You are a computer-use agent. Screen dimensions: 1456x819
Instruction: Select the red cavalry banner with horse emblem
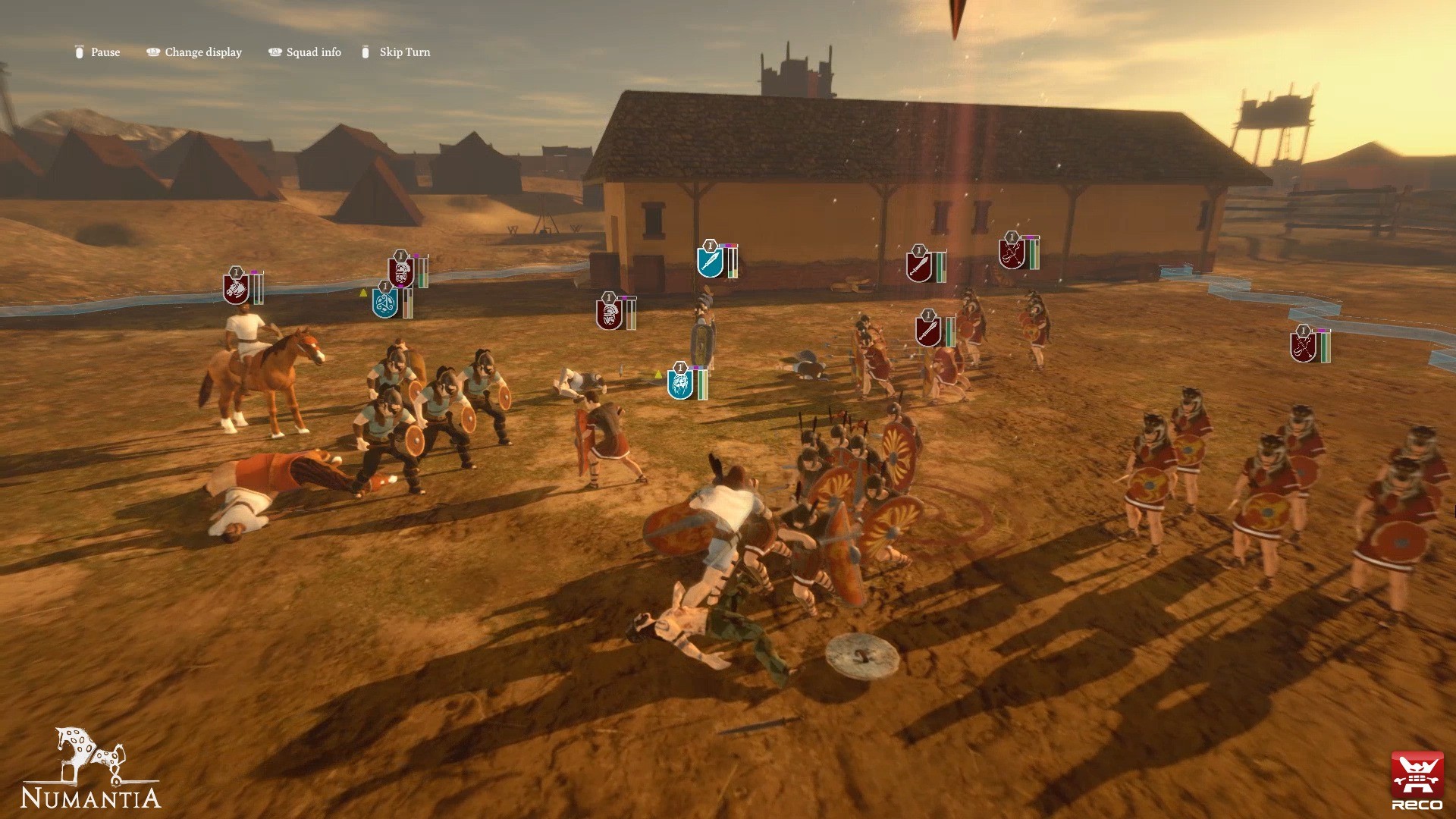(x=235, y=292)
